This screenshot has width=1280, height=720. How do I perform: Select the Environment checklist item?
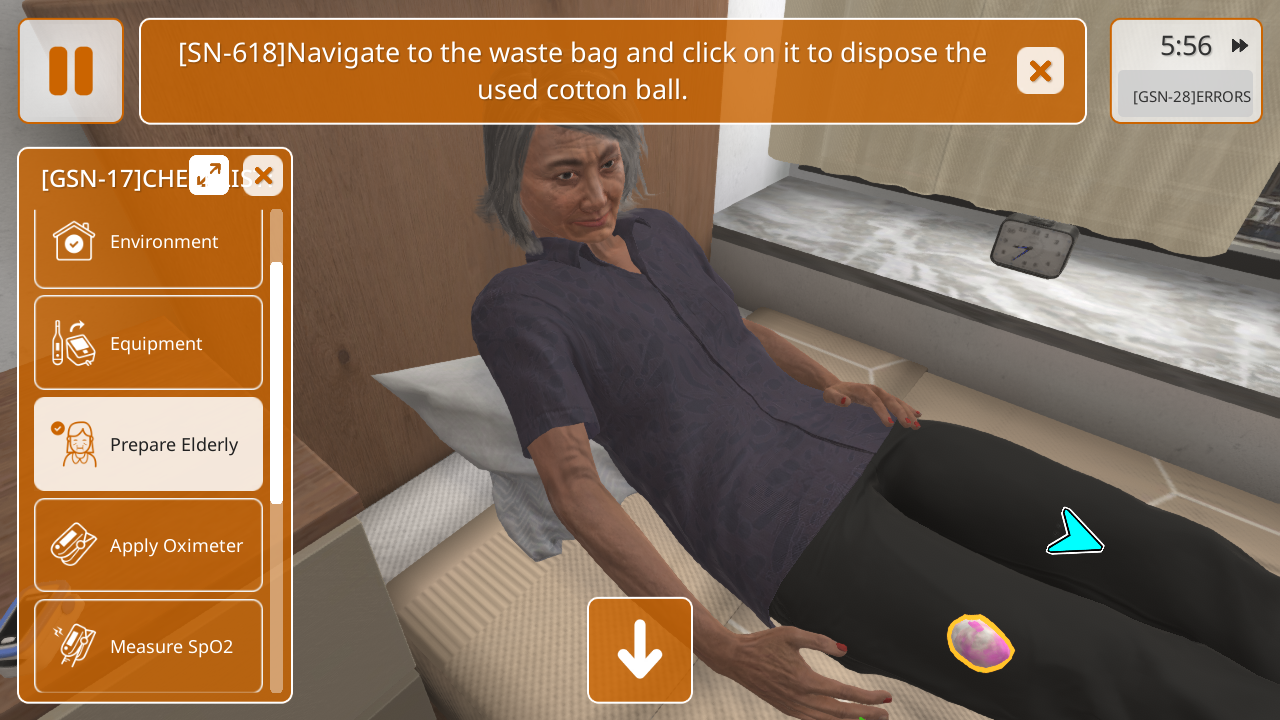click(148, 242)
